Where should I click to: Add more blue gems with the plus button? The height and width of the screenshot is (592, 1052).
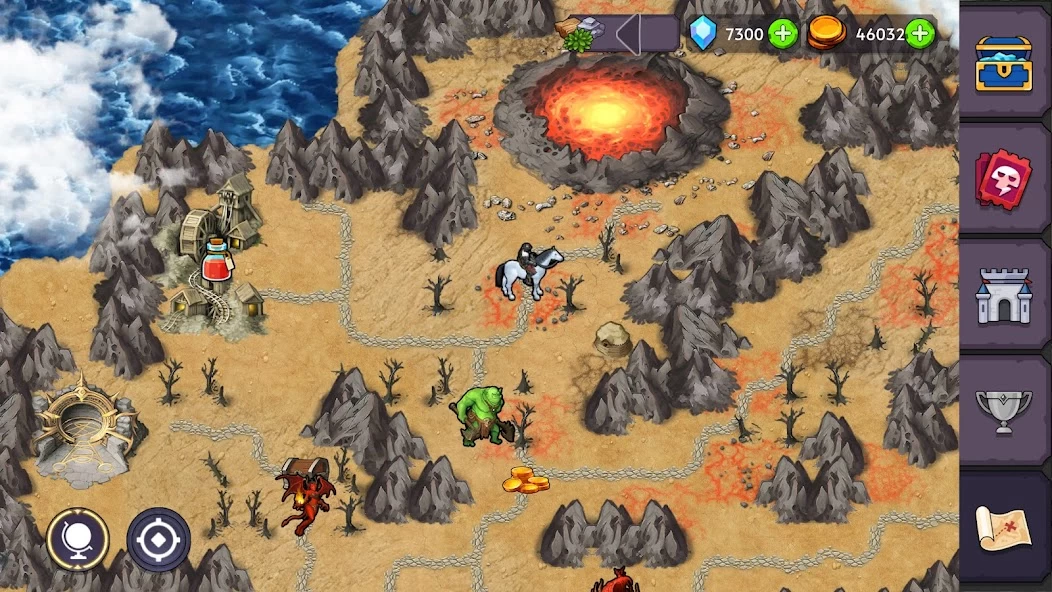pos(783,34)
